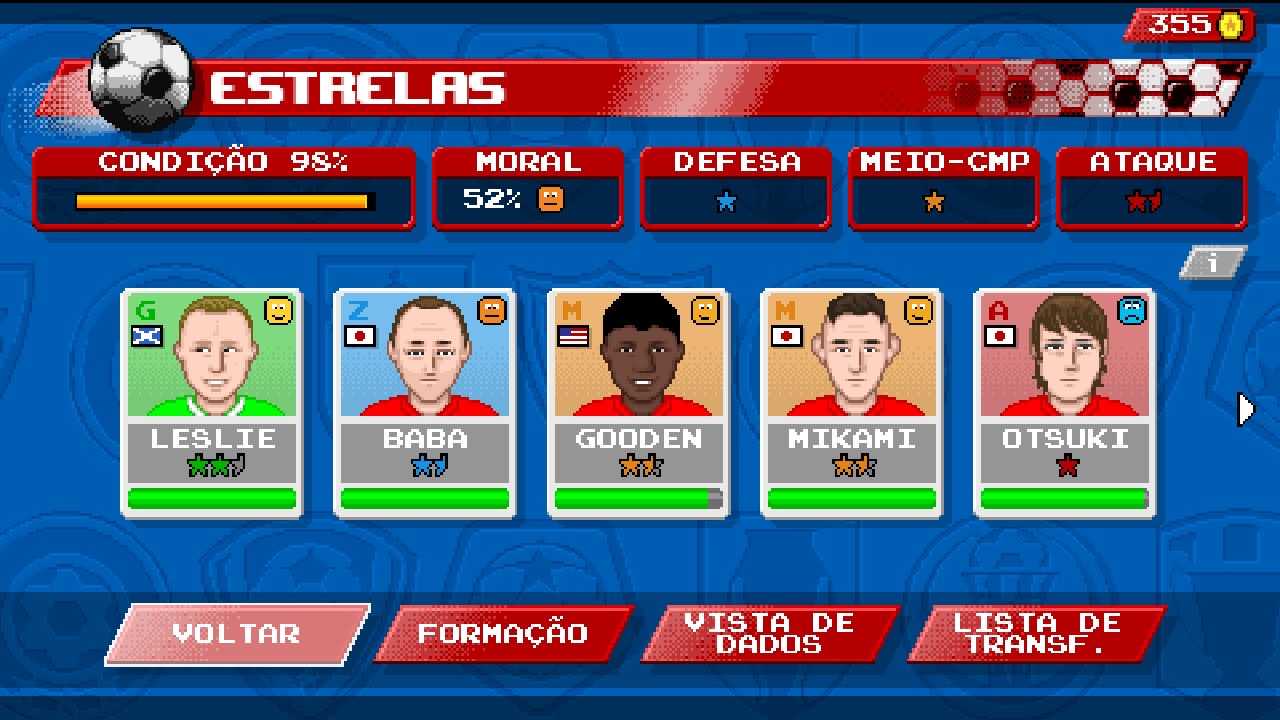Viewport: 1280px width, 720px height.
Task: Click the red A attacker badge on Otsuki
Action: pyautogui.click(x=999, y=308)
